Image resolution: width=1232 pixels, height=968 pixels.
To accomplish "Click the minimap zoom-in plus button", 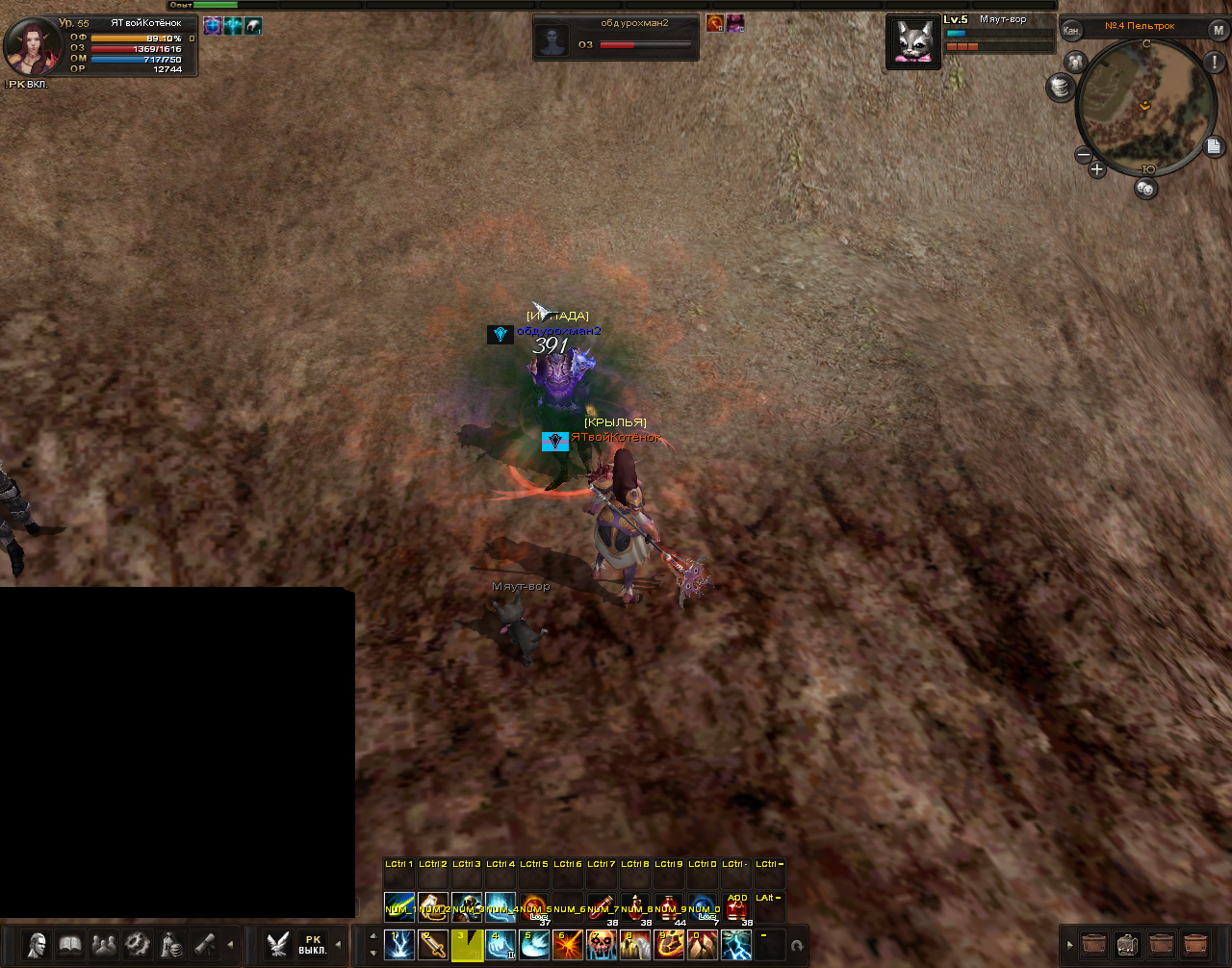I will coord(1096,170).
